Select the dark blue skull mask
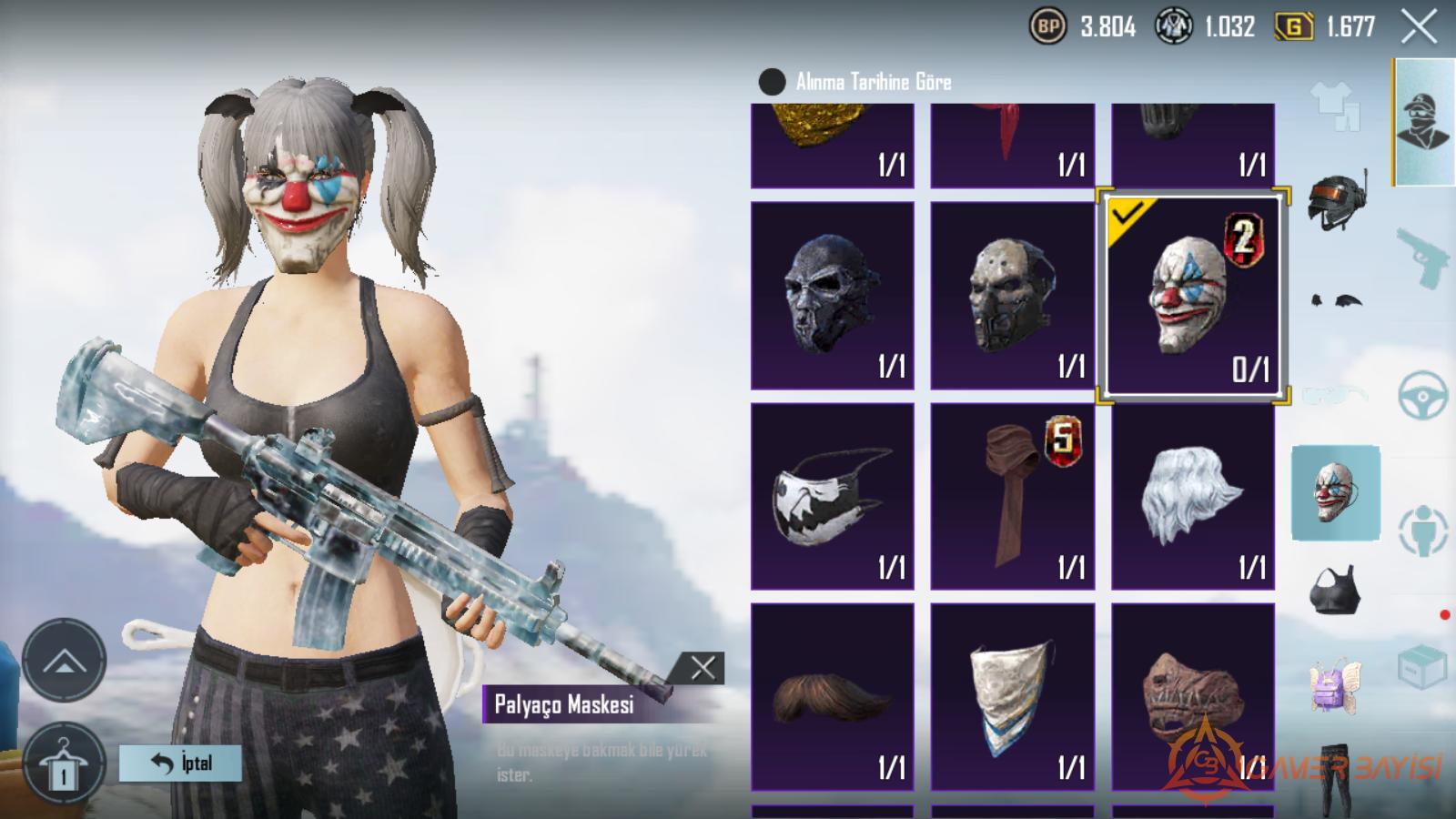Image resolution: width=1456 pixels, height=819 pixels. click(832, 296)
